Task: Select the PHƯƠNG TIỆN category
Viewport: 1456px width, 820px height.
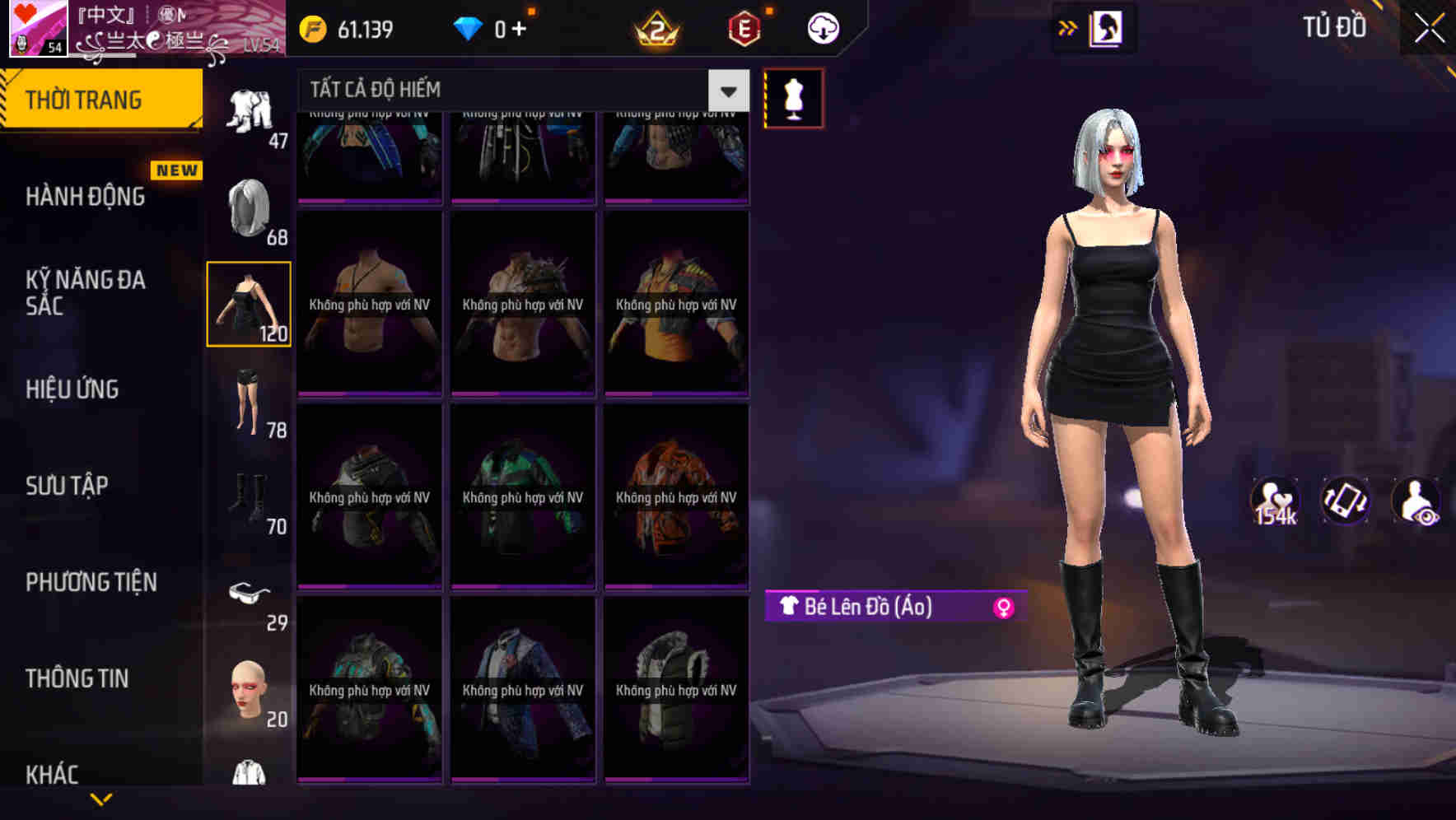Action: [x=91, y=582]
